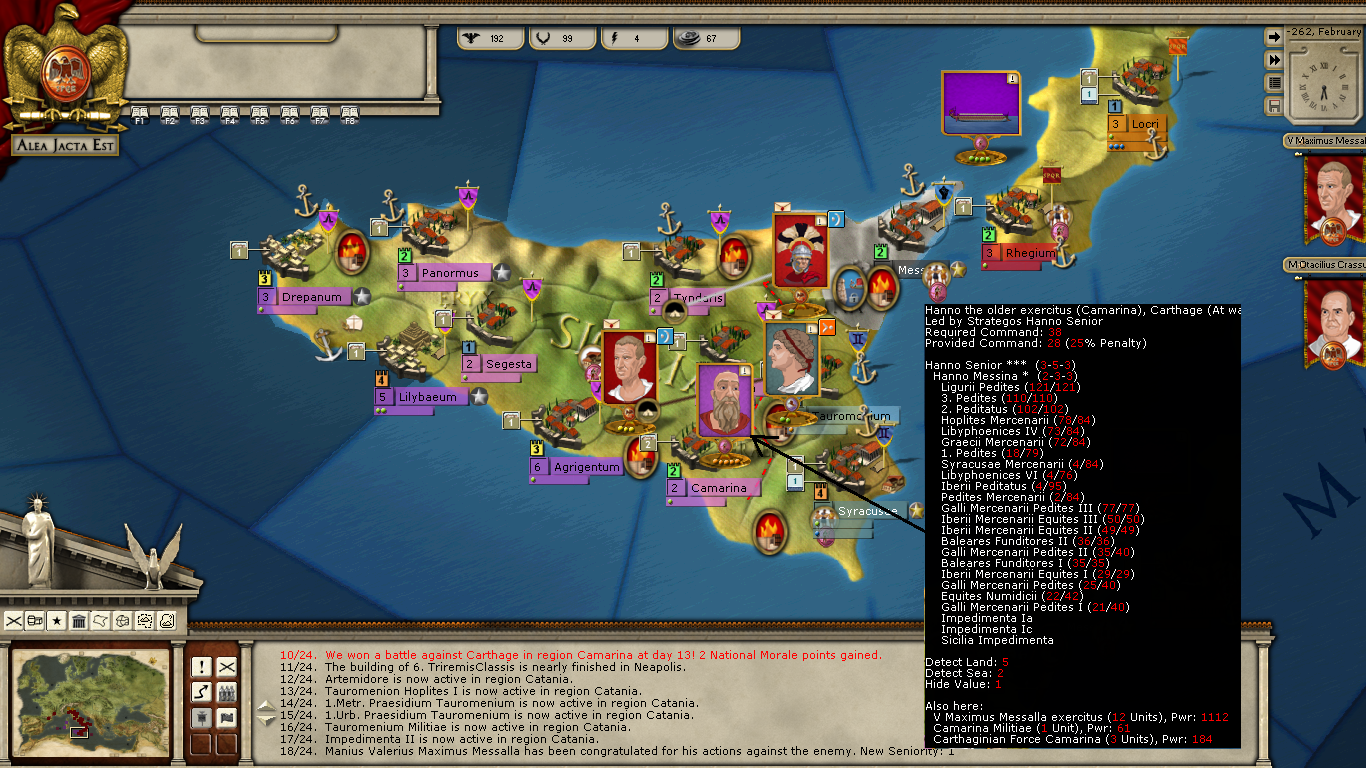The height and width of the screenshot is (768, 1366).
Task: Select the V Maximus Messalla army portrait
Action: pos(1334,197)
